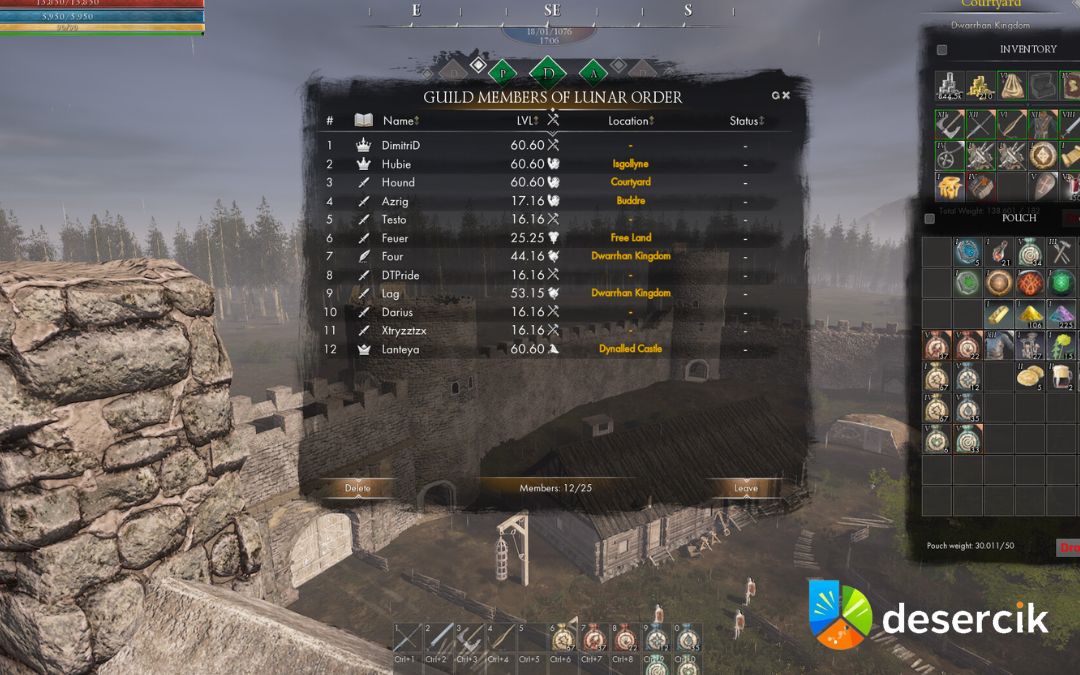The image size is (1080, 675).
Task: Select the Hubie member row
Action: (396, 164)
